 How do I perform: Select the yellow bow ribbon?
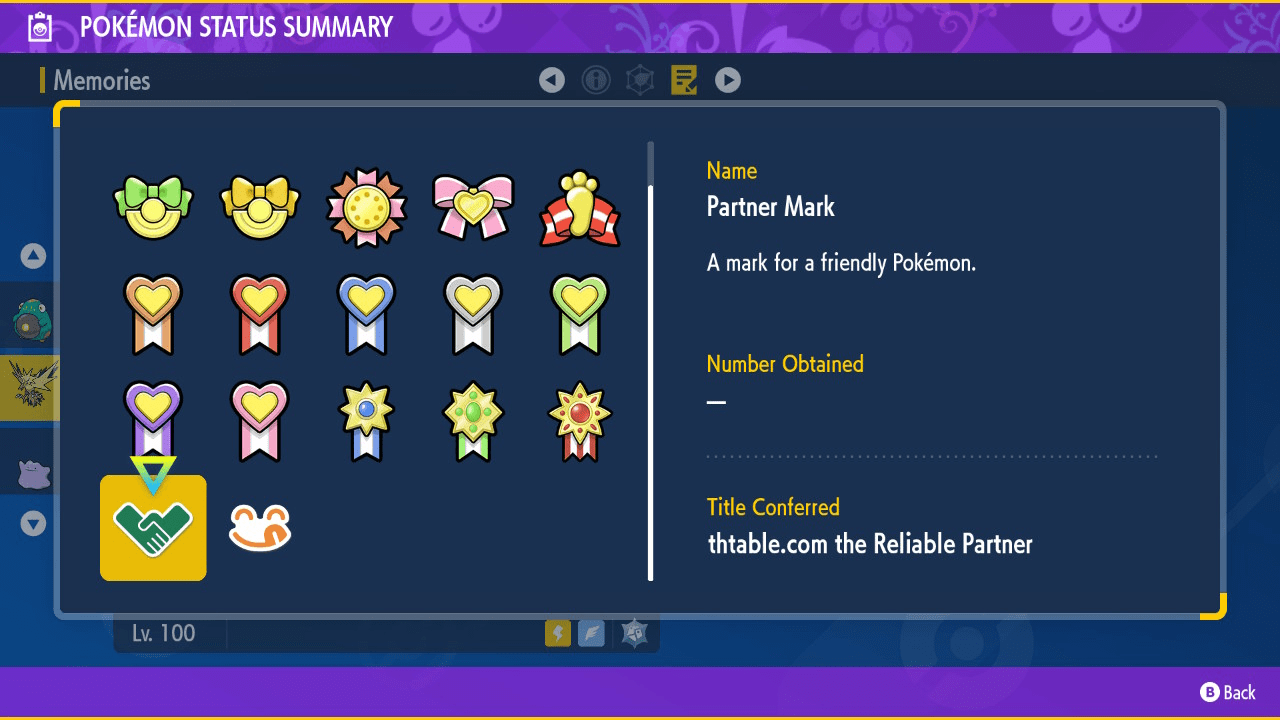[x=260, y=207]
